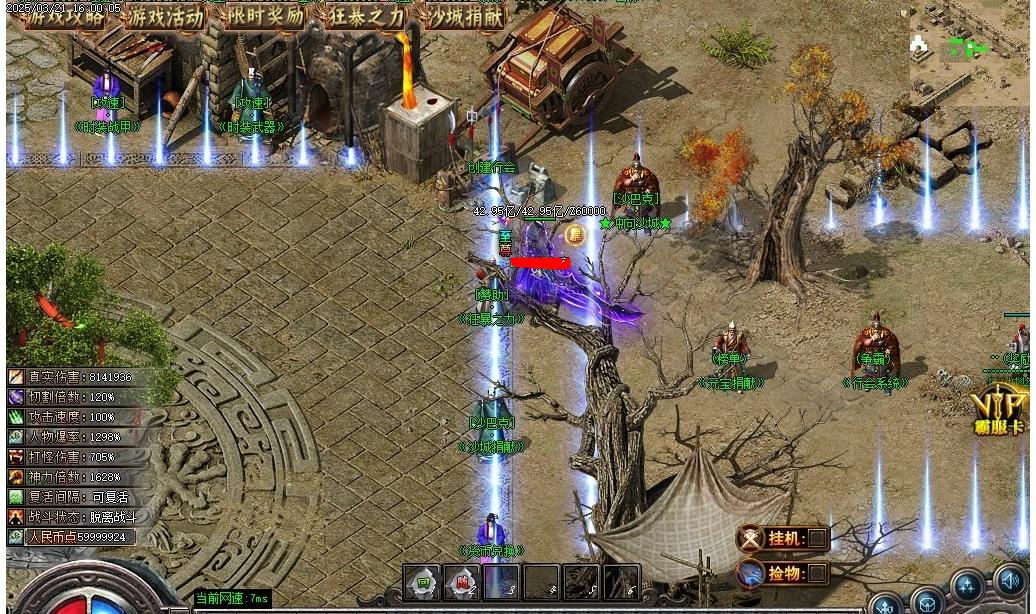Open the 游戏活动 events button
The height and width of the screenshot is (614, 1036).
click(x=165, y=16)
